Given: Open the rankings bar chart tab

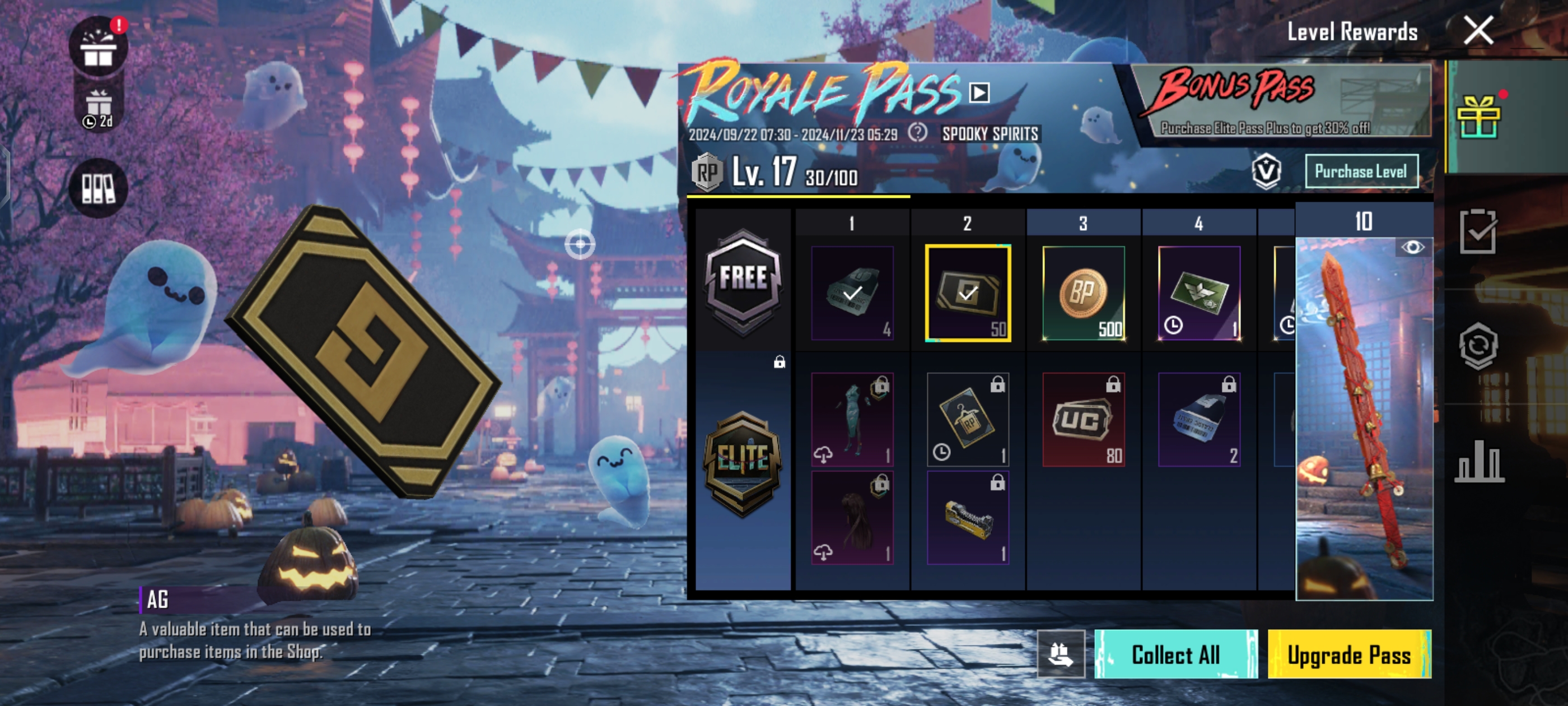Looking at the screenshot, I should [x=1478, y=461].
